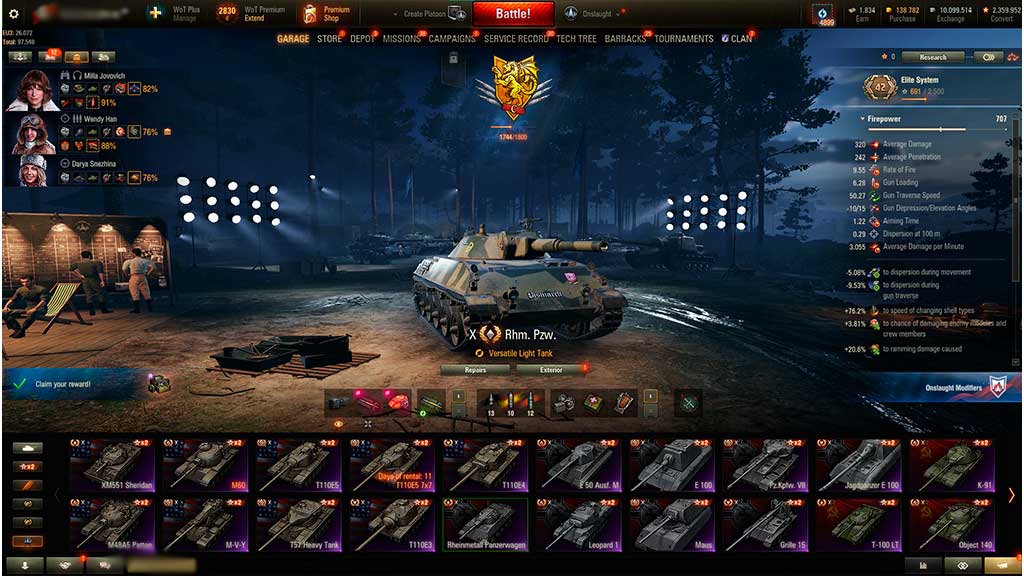Viewport: 1024px width, 576px height.
Task: Switch to the Tech Tree tab
Action: 576,39
